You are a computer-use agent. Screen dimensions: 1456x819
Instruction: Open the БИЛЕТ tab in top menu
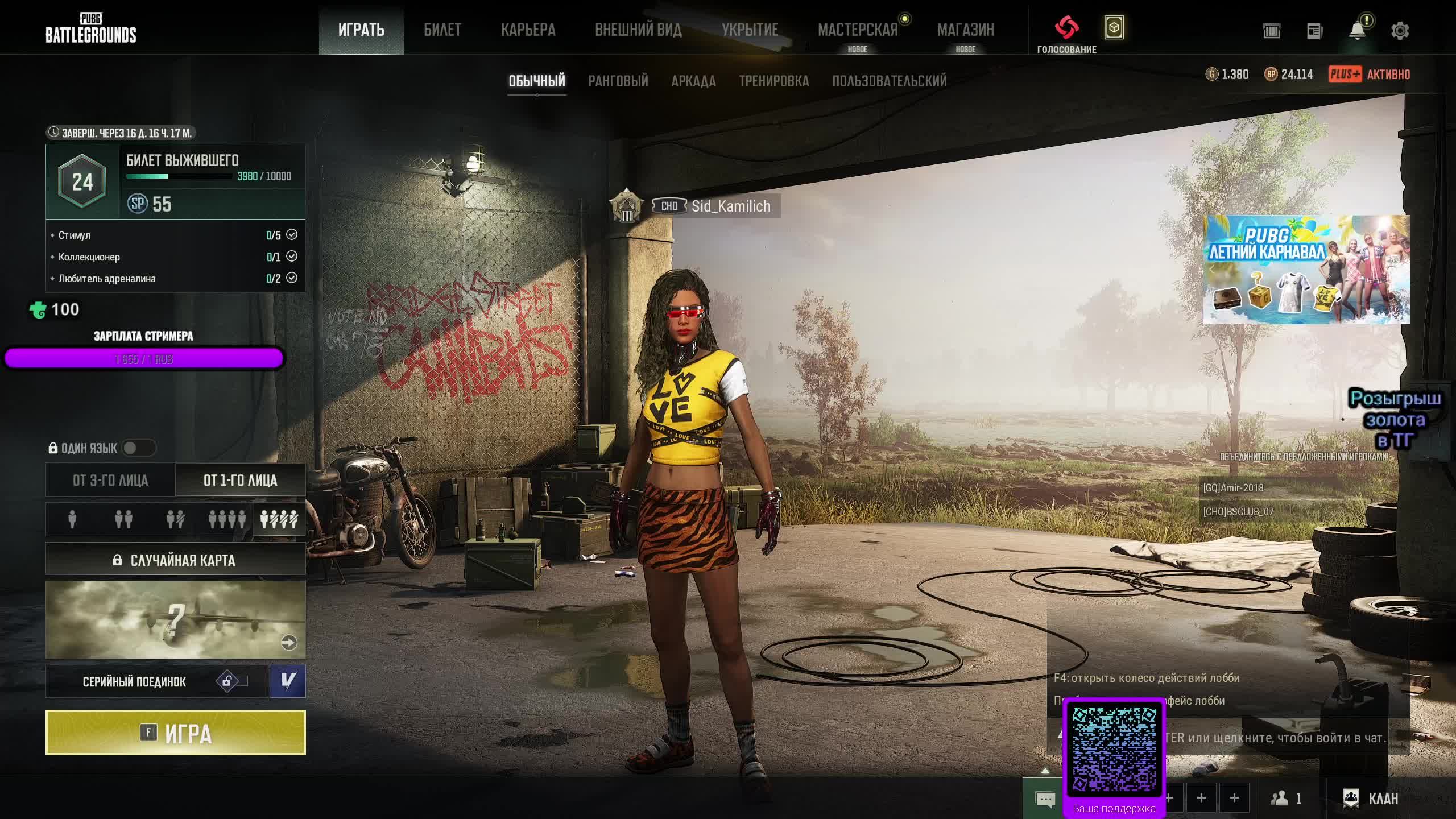pos(442,30)
